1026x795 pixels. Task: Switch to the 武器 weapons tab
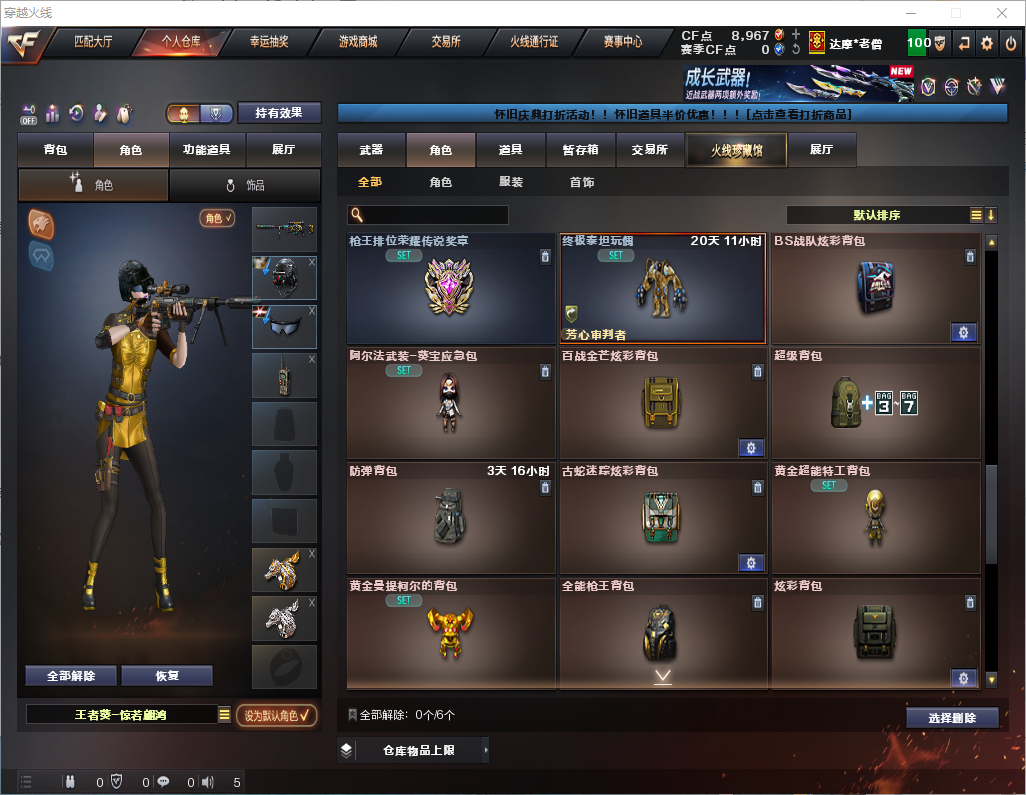click(x=371, y=150)
